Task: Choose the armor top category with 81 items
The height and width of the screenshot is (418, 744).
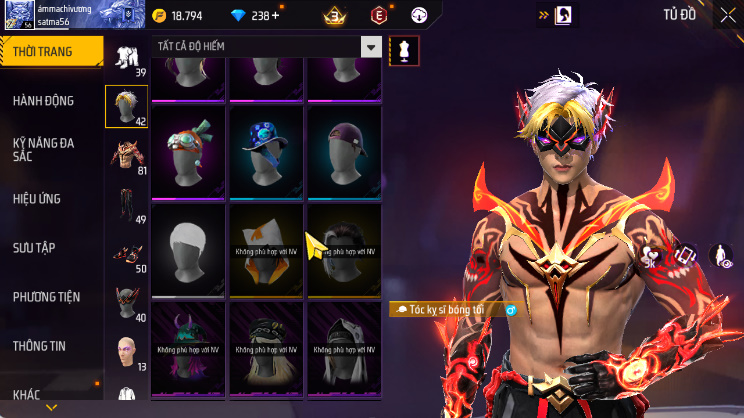Action: pos(127,156)
